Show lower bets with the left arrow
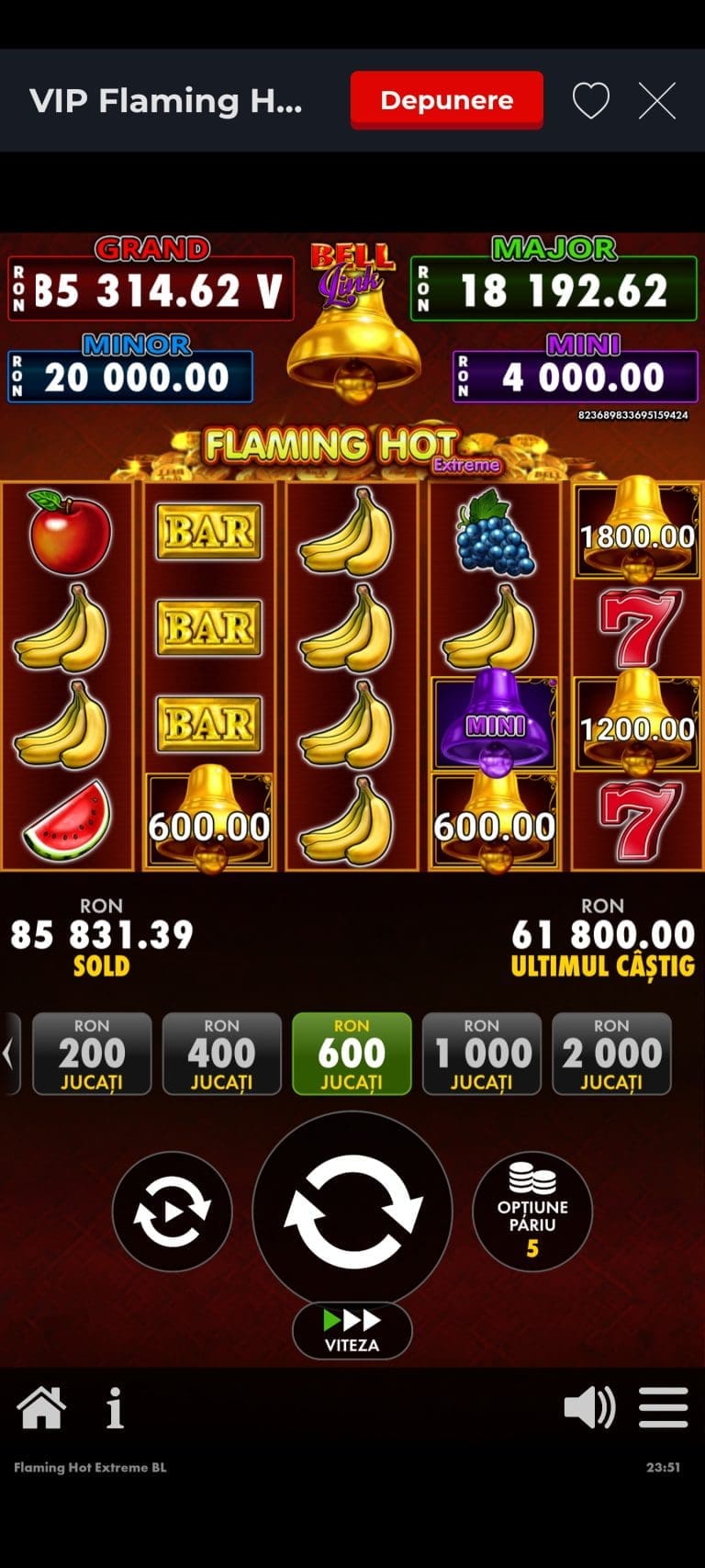The width and height of the screenshot is (705, 1568). point(9,1053)
